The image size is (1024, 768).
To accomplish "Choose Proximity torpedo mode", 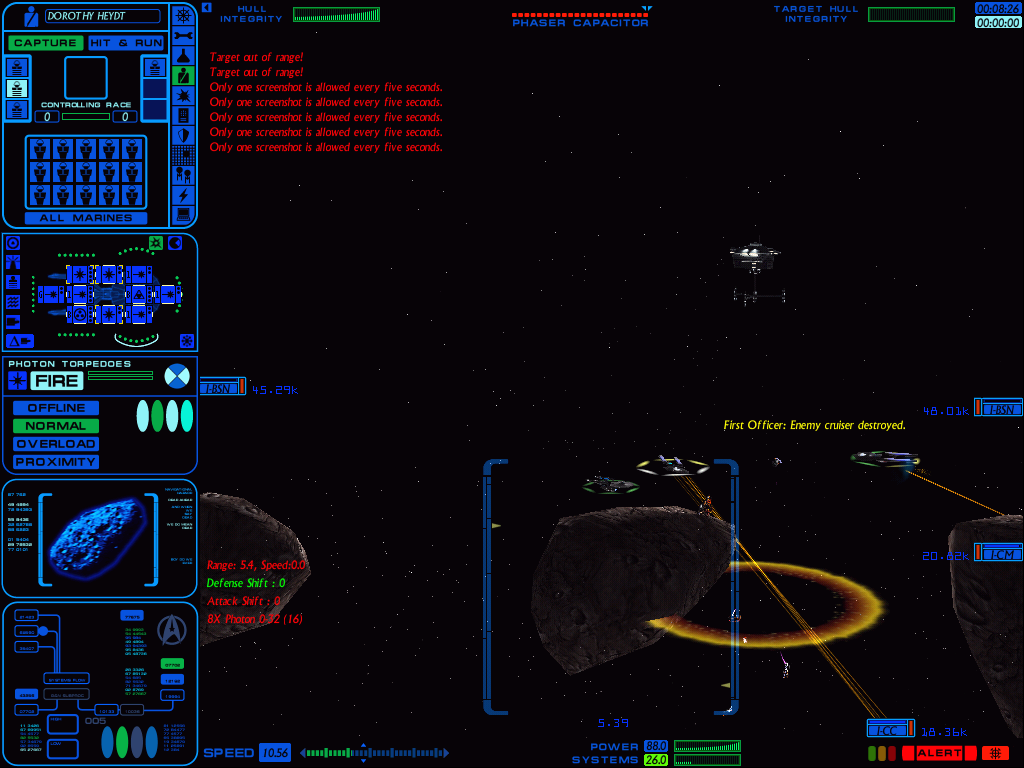I will (56, 462).
